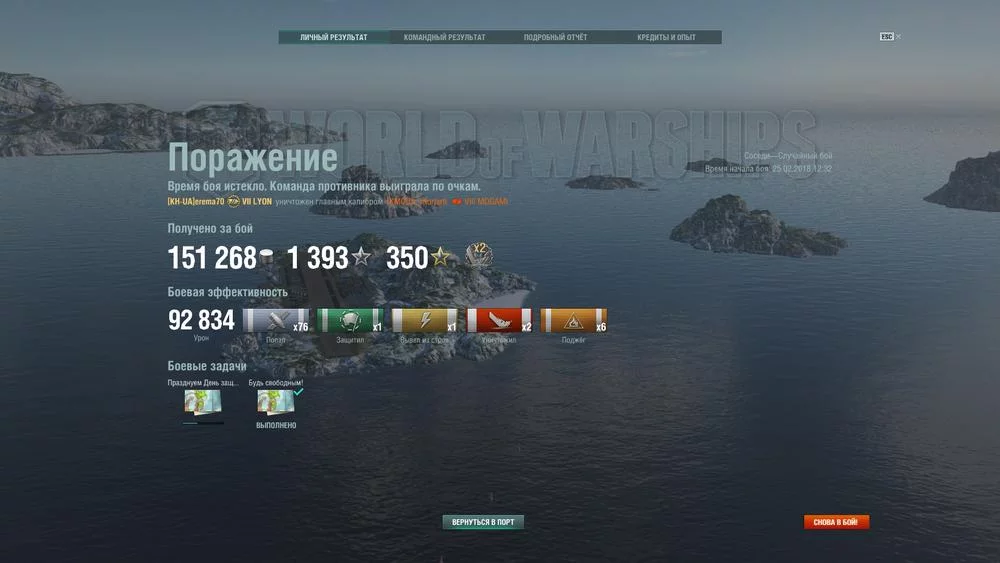
Task: Open the completed Будь свободным task
Action: (276, 403)
